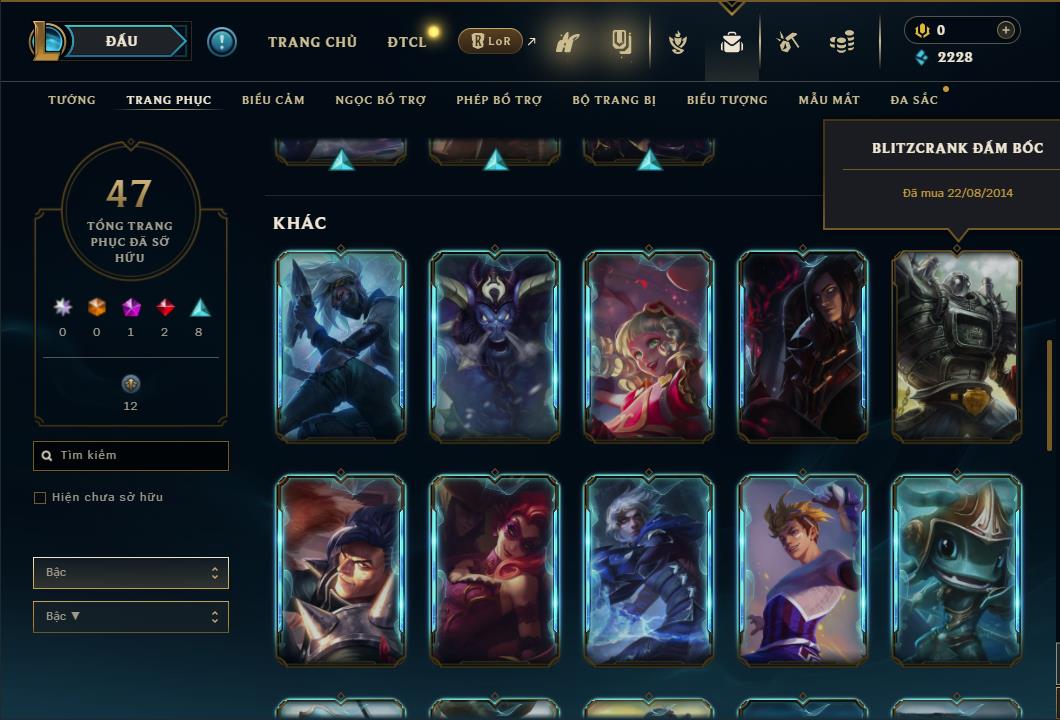The width and height of the screenshot is (1060, 720).
Task: Open the NGỌC BỔ TRỢ tab
Action: click(380, 100)
